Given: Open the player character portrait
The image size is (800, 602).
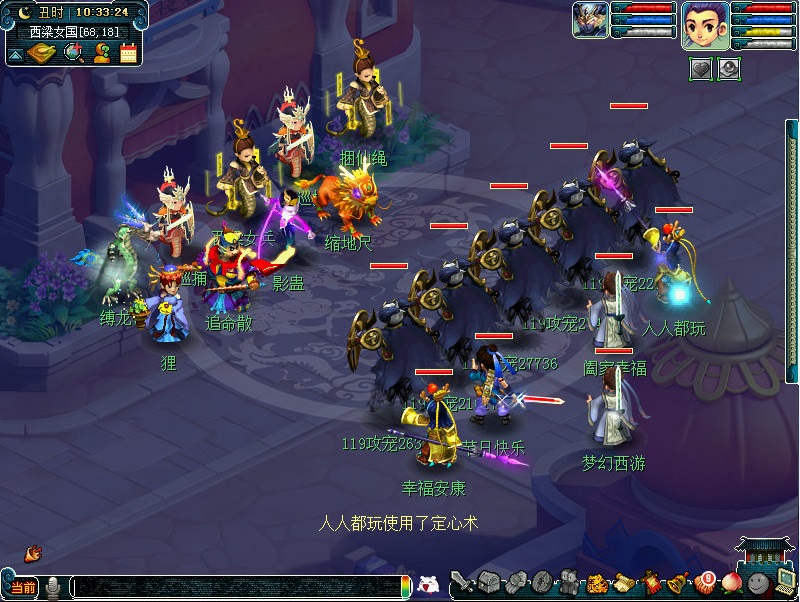Looking at the screenshot, I should [x=705, y=24].
